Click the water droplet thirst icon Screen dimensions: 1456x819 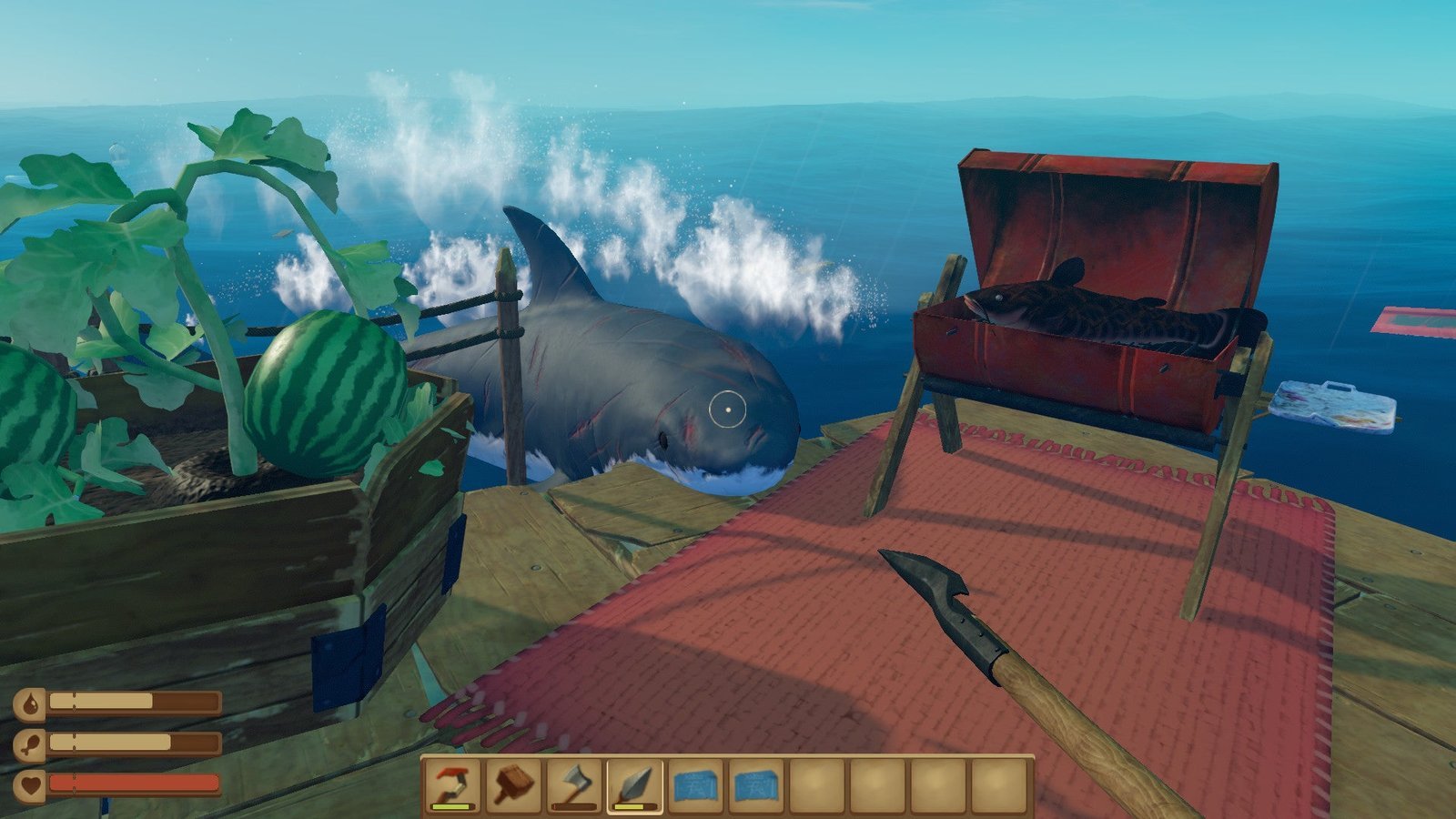(30, 702)
